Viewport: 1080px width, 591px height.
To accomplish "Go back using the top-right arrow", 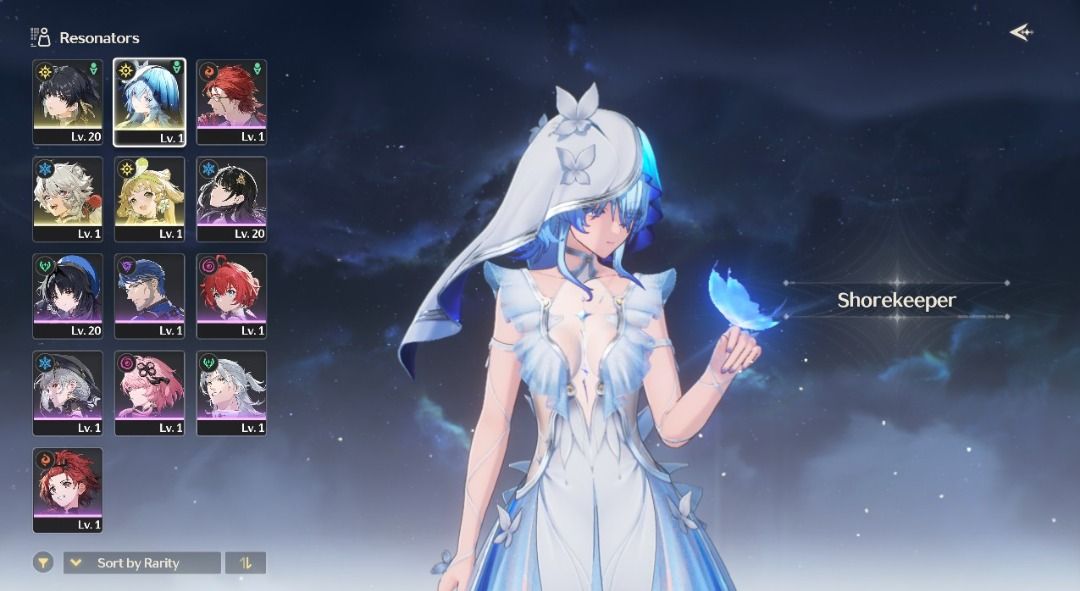I will [1020, 33].
